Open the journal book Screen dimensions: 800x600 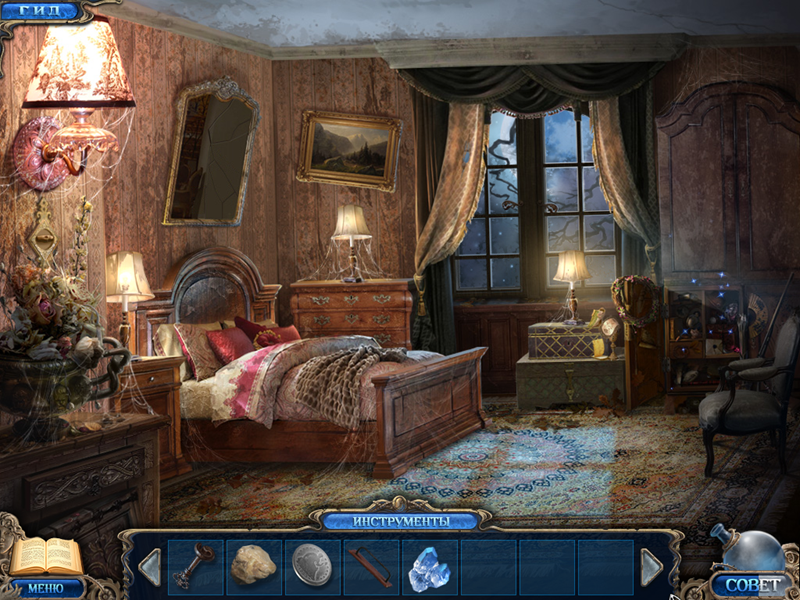pos(44,555)
